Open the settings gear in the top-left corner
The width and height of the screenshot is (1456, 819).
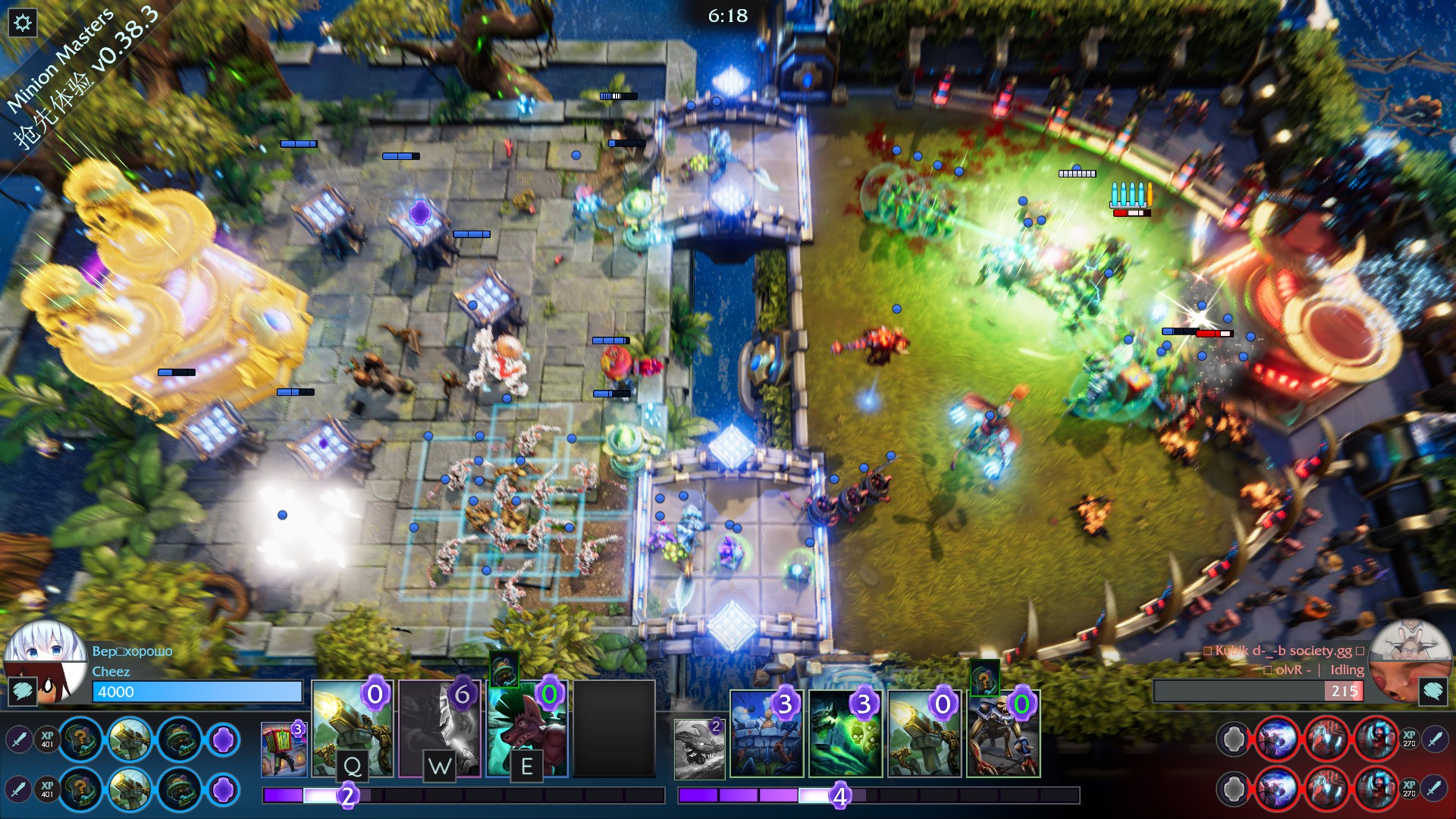(23, 21)
